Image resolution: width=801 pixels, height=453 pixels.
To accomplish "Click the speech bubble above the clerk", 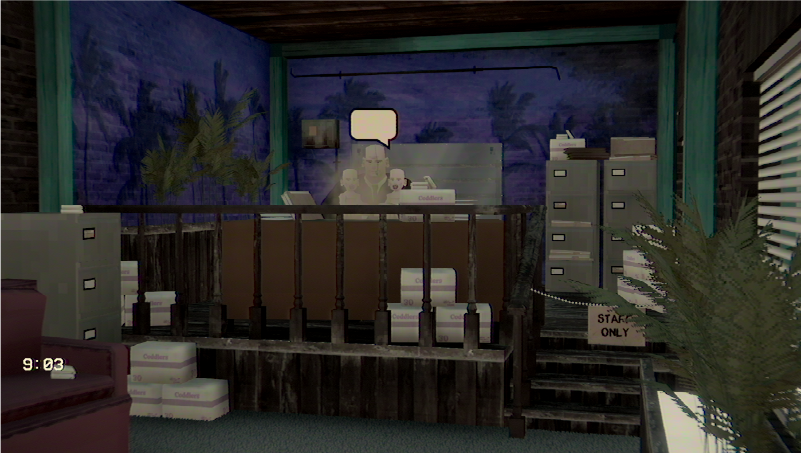I will [x=373, y=124].
